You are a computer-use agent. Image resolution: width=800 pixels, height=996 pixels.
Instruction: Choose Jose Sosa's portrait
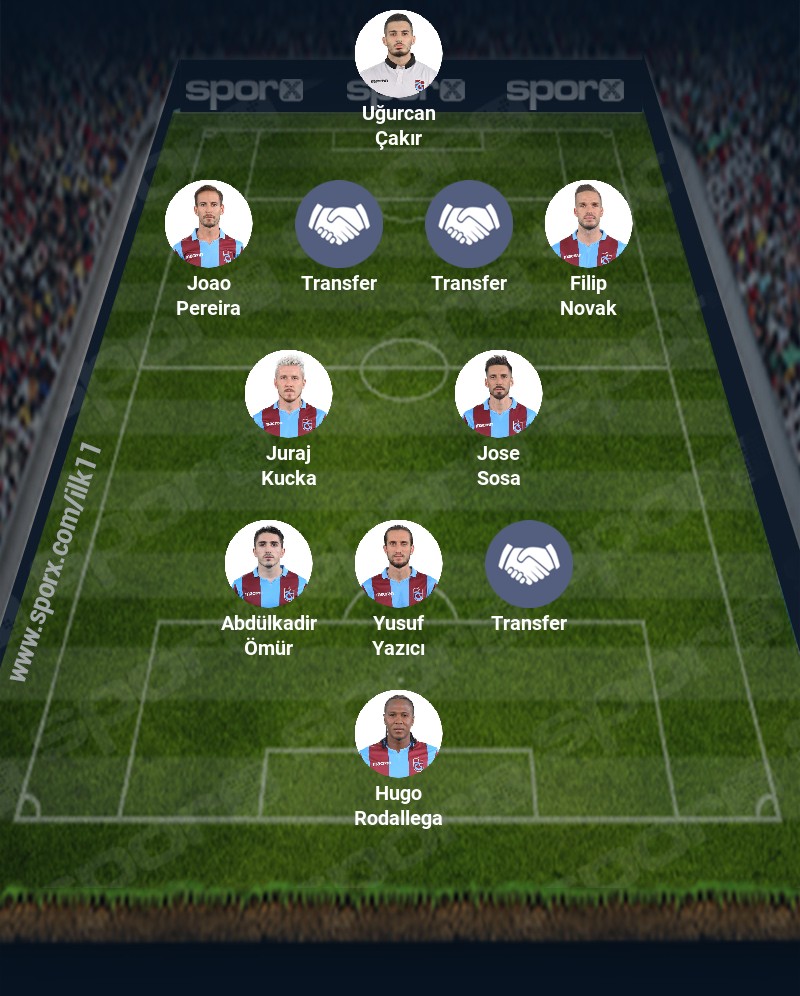point(498,394)
